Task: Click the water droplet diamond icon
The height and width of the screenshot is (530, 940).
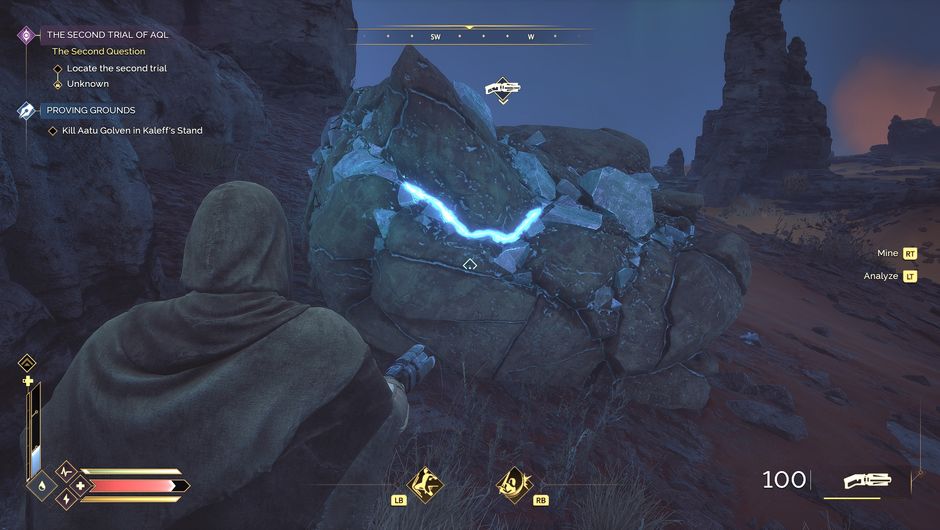Action: (41, 487)
